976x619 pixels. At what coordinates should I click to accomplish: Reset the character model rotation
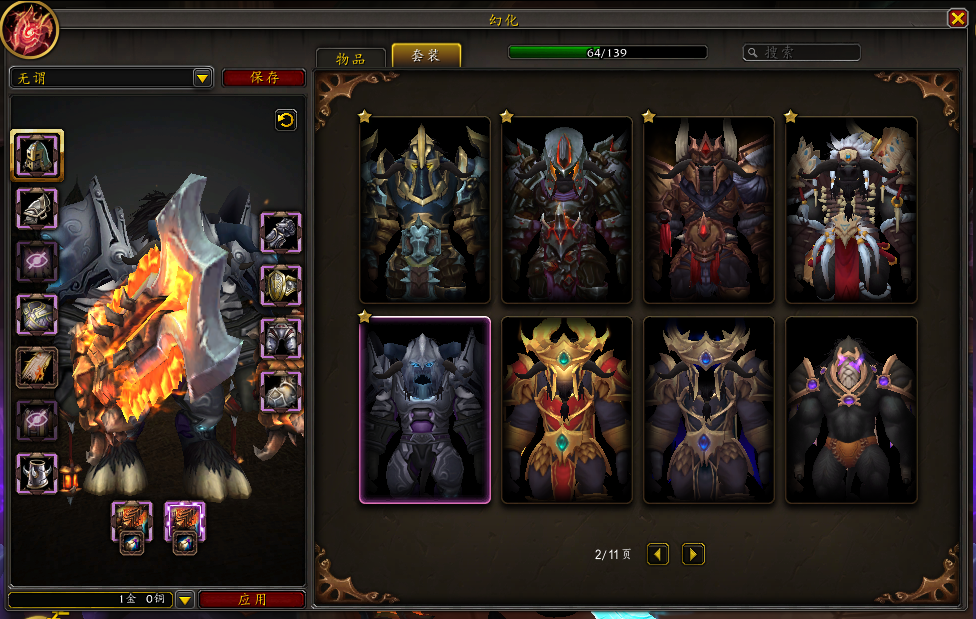click(286, 120)
